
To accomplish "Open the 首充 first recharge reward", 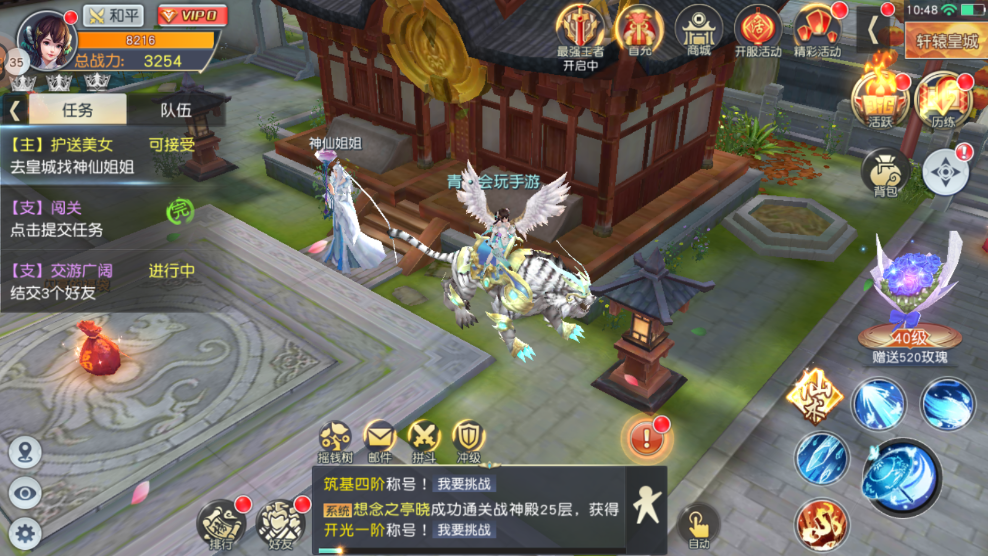I will click(x=638, y=32).
